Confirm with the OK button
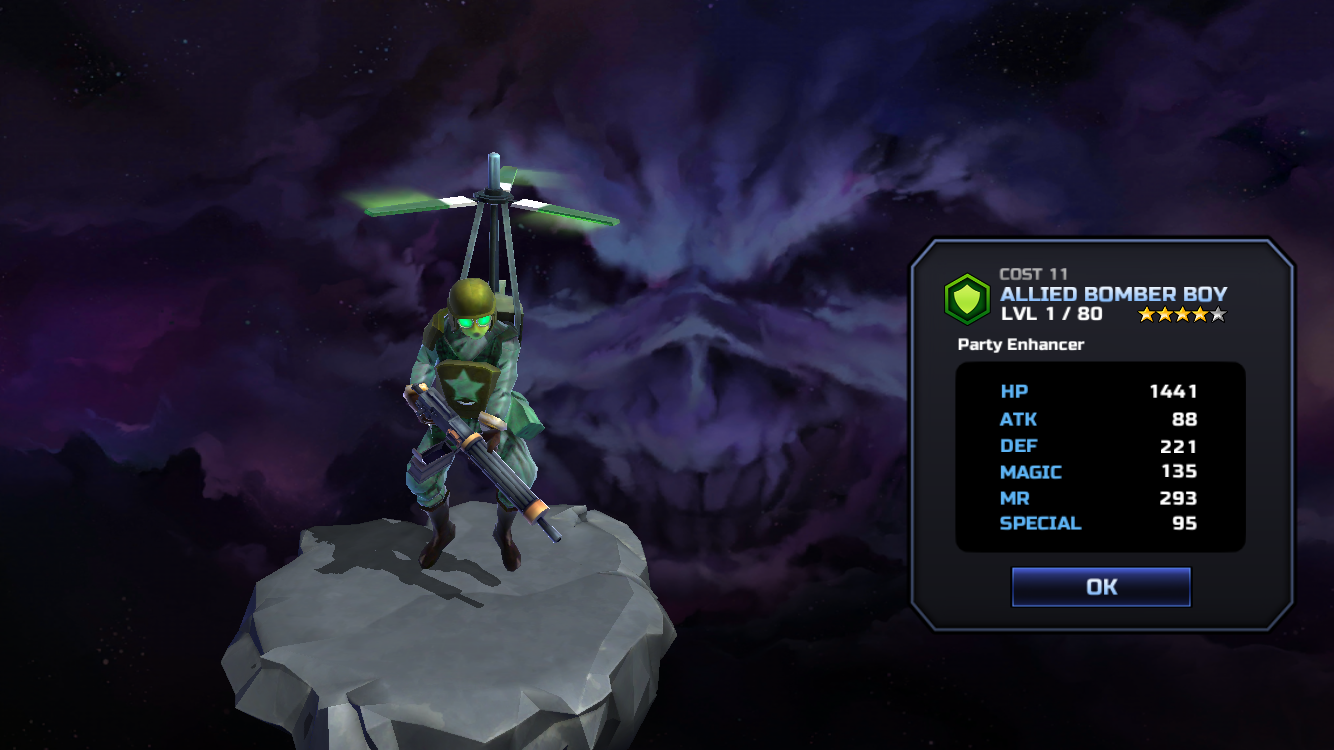Image resolution: width=1334 pixels, height=750 pixels. 1101,587
